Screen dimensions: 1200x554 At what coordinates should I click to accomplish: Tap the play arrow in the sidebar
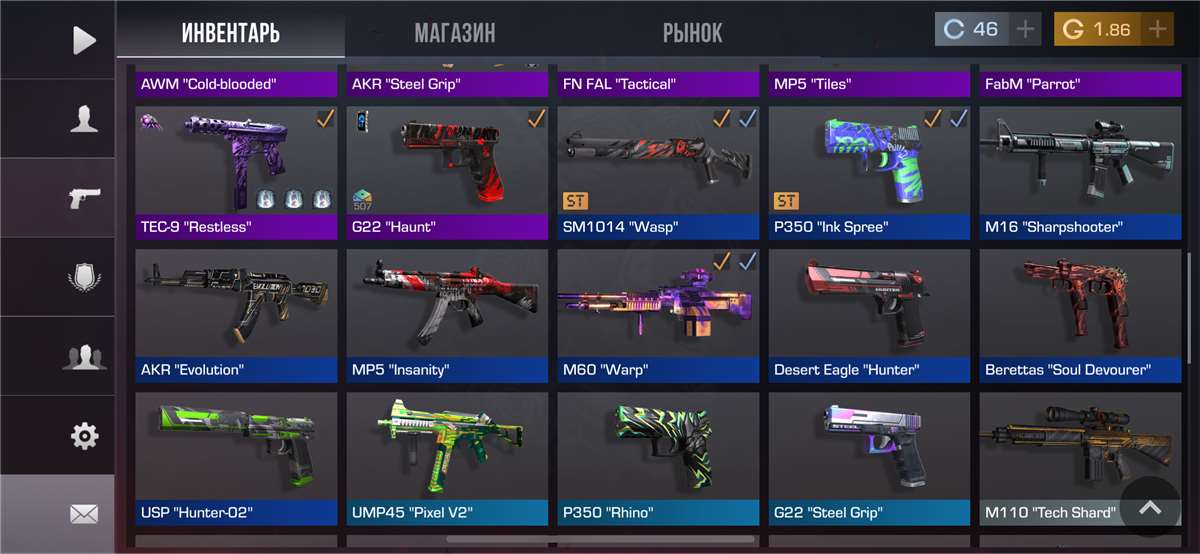click(x=84, y=40)
